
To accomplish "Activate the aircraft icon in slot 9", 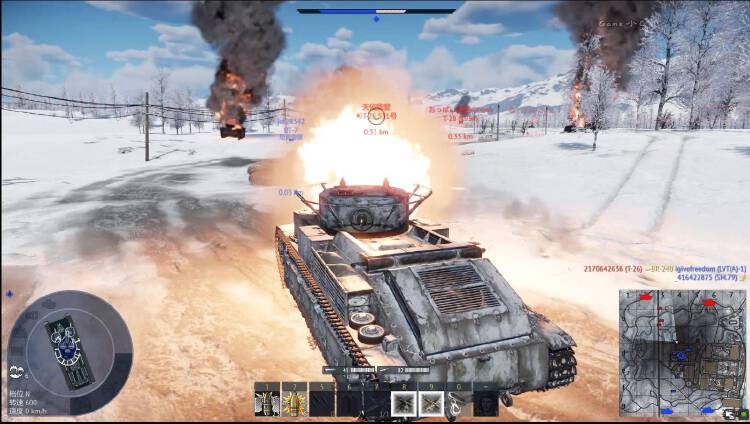I will (431, 403).
